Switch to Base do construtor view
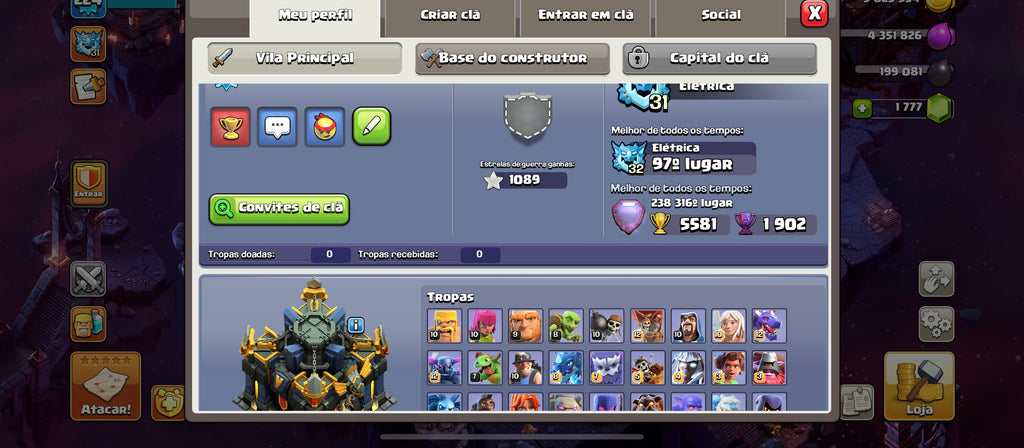This screenshot has height=448, width=1024. [x=512, y=58]
